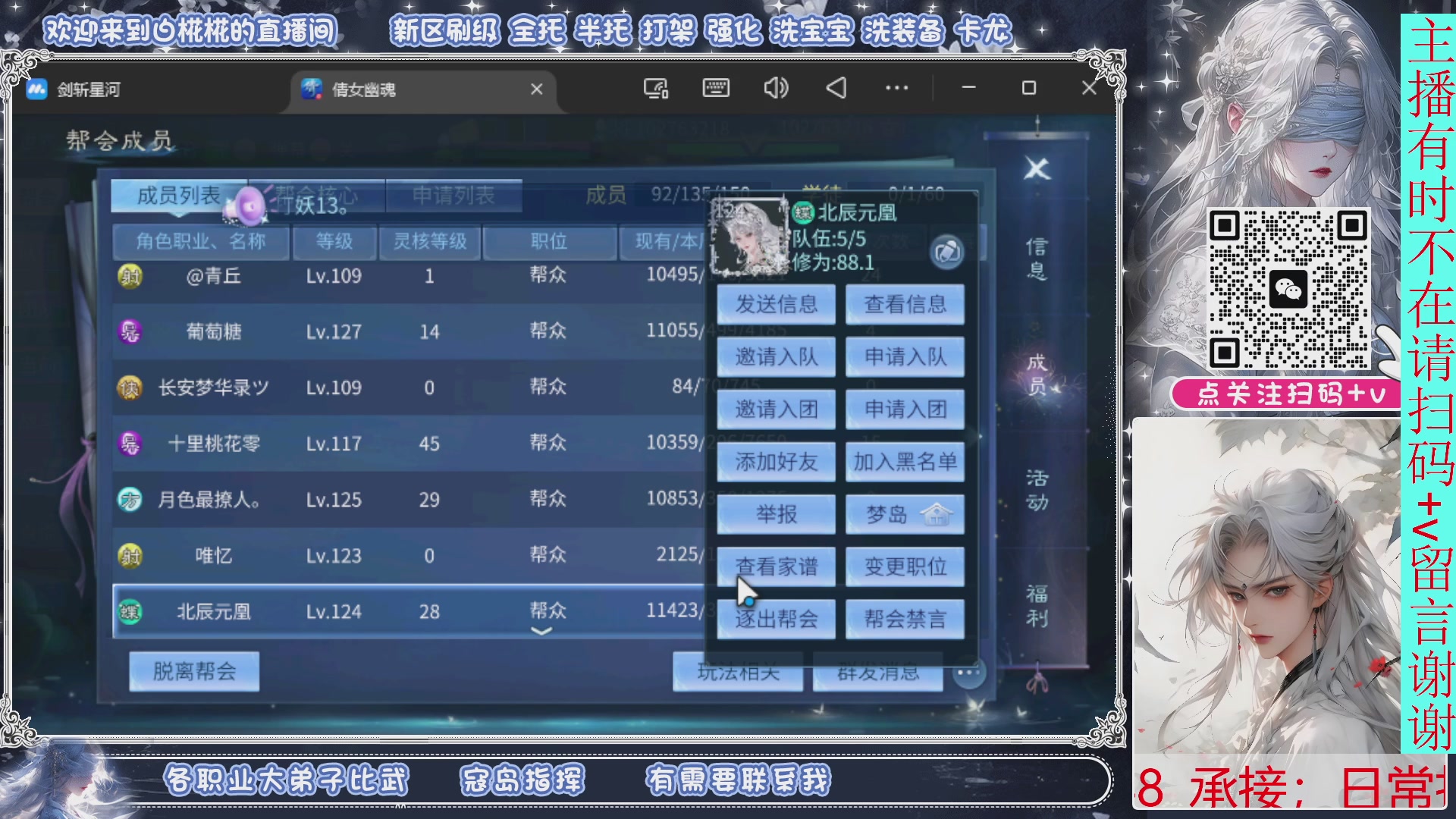Expand more members with the down chevron
The height and width of the screenshot is (819, 1456).
click(x=541, y=630)
